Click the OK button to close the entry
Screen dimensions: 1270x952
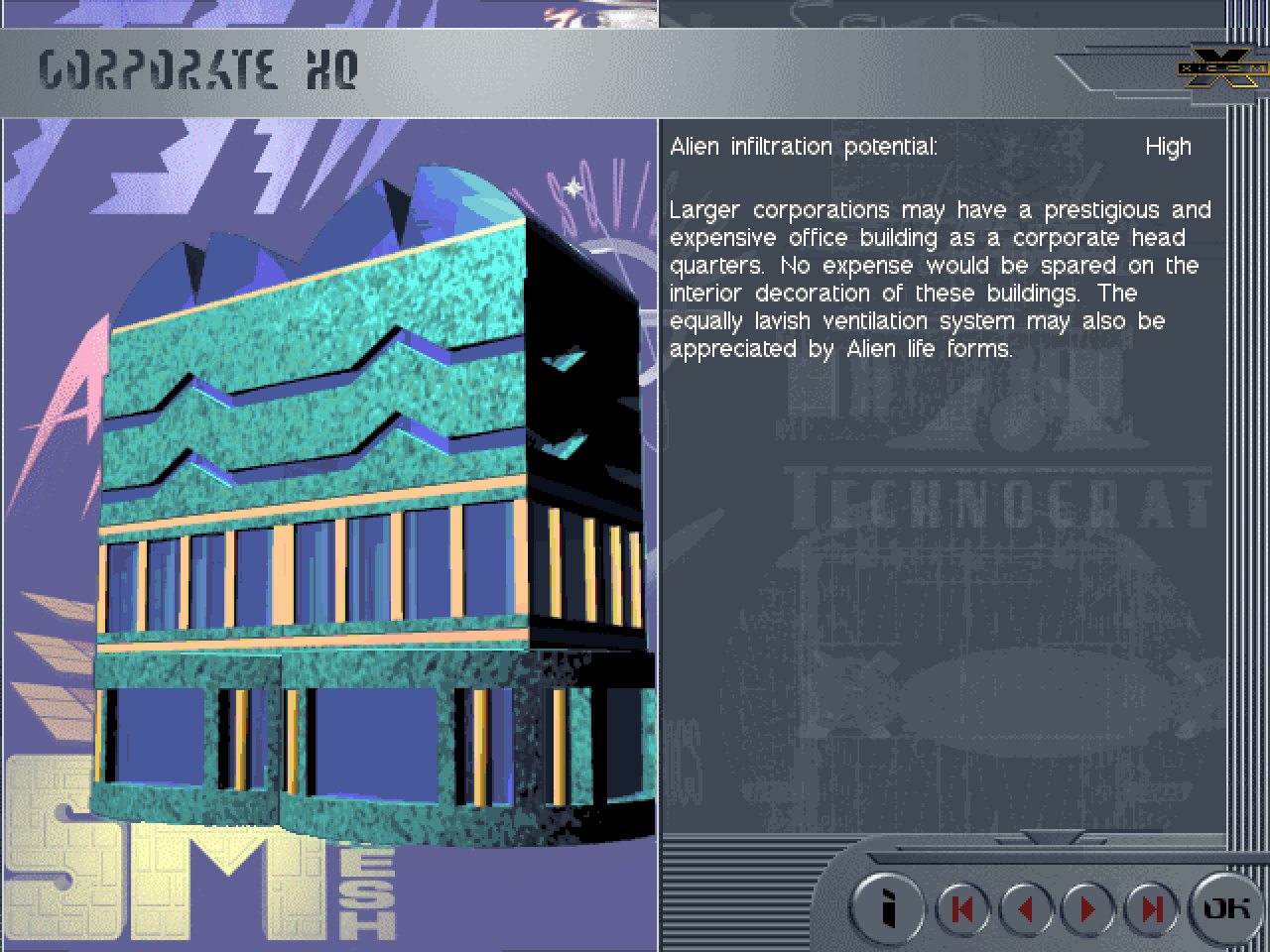click(1226, 907)
